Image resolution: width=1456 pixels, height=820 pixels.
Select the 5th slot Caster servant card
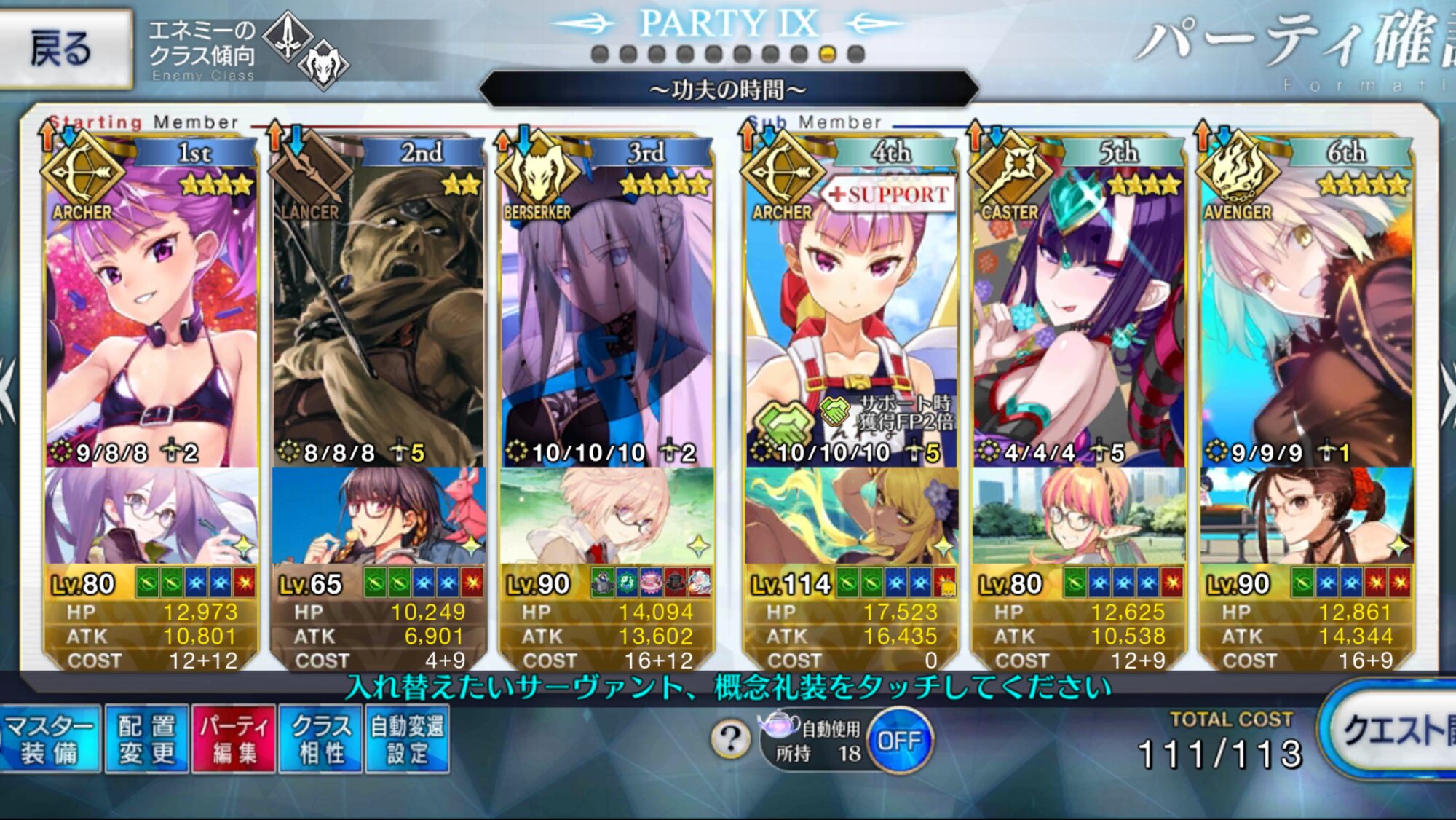pyautogui.click(x=1079, y=313)
